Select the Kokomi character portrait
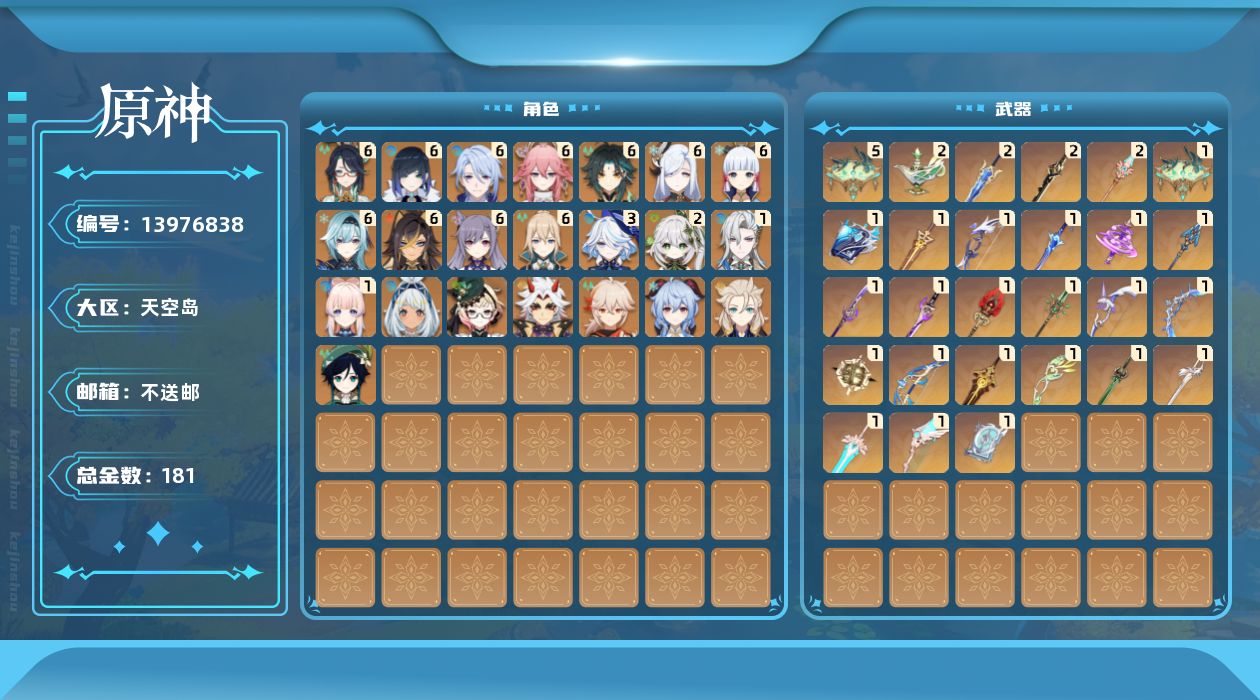Image resolution: width=1260 pixels, height=700 pixels. coord(346,307)
